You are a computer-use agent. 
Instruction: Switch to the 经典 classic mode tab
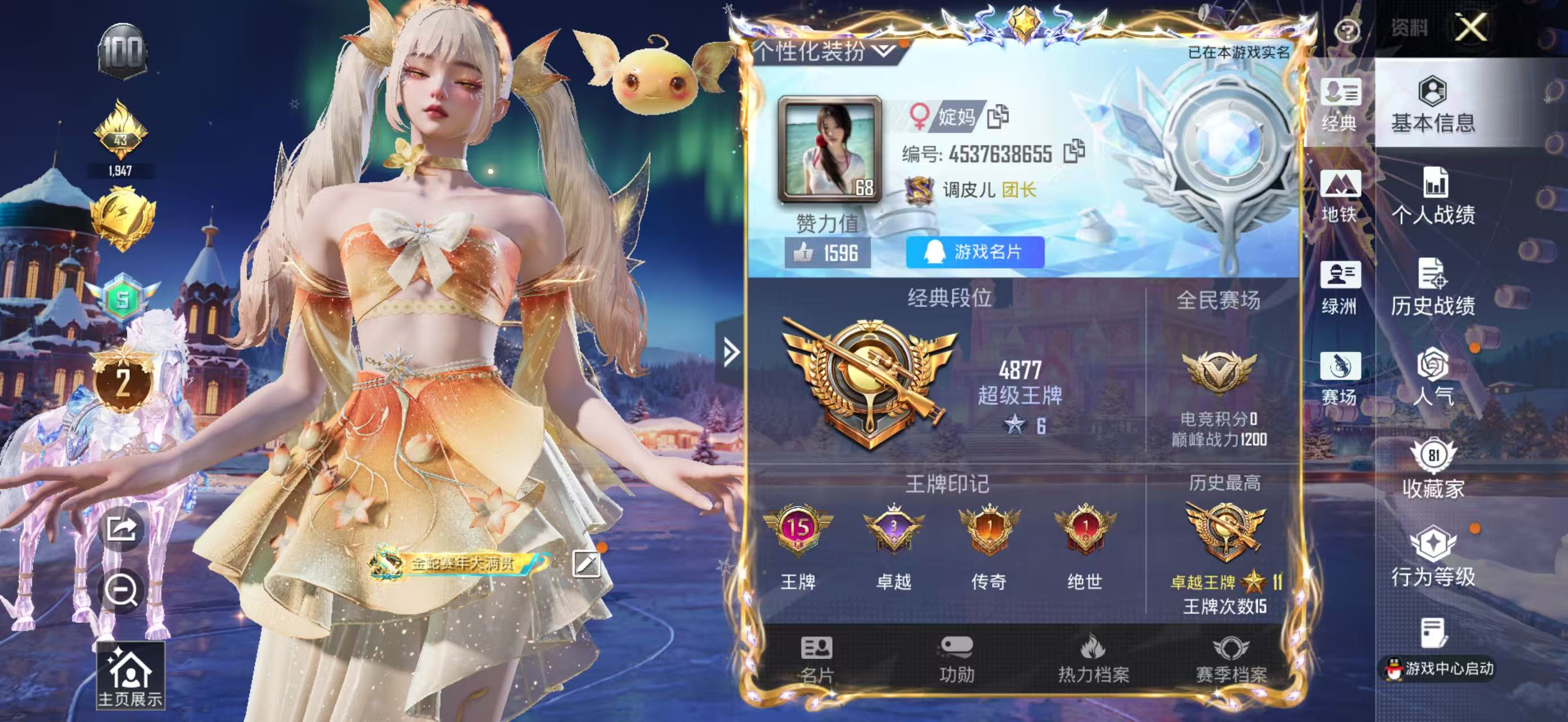(1339, 105)
